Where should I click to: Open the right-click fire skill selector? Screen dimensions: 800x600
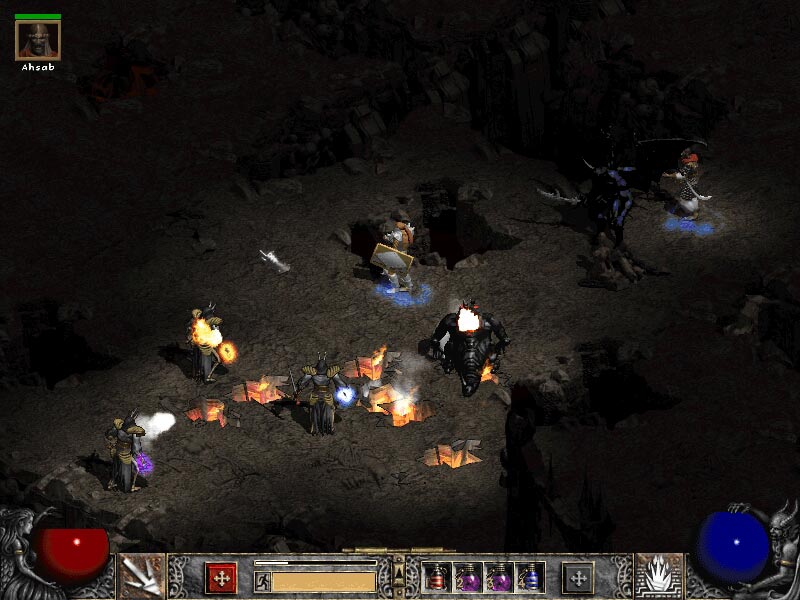point(659,577)
